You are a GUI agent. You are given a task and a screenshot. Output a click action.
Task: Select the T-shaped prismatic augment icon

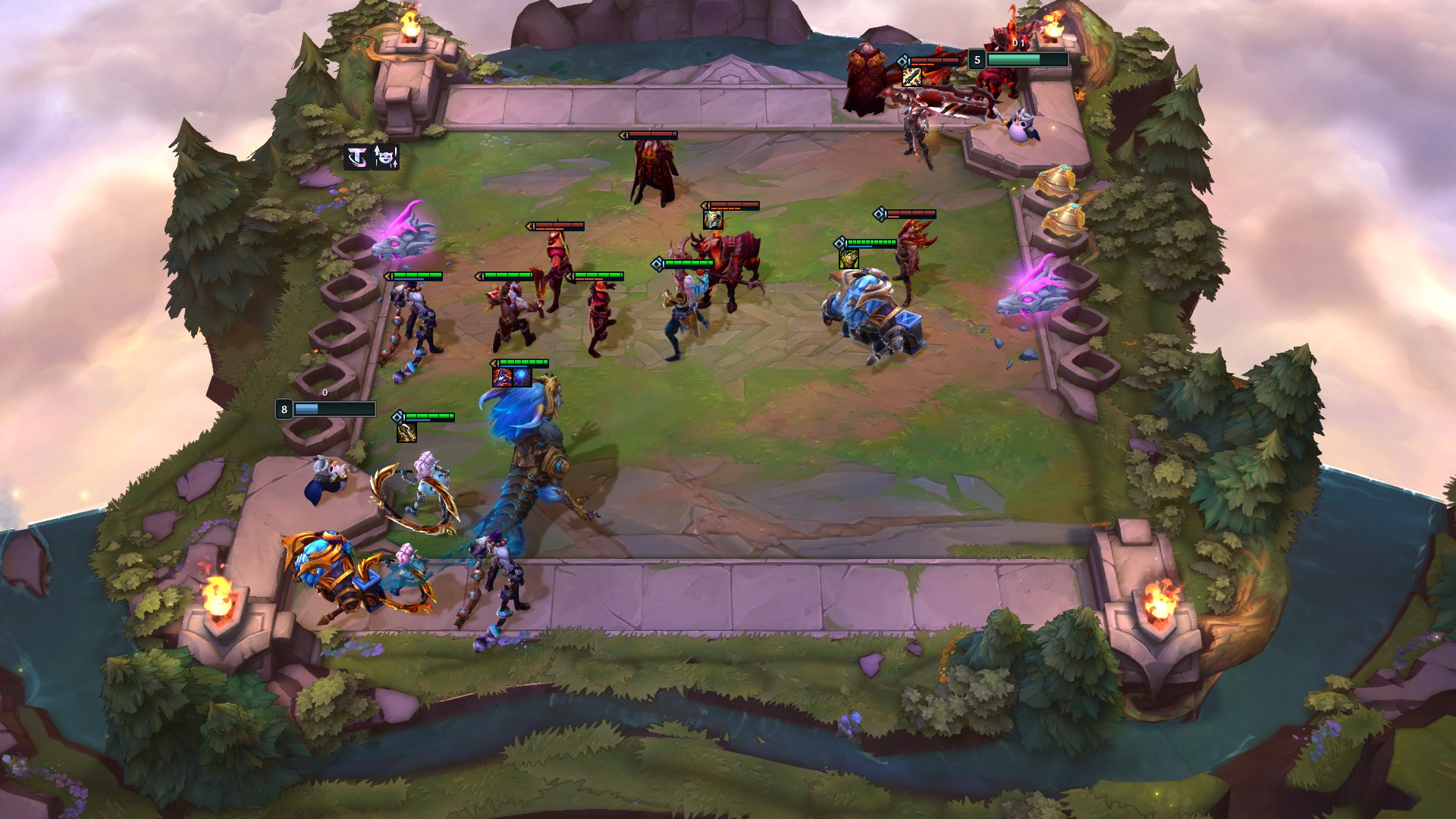(356, 158)
